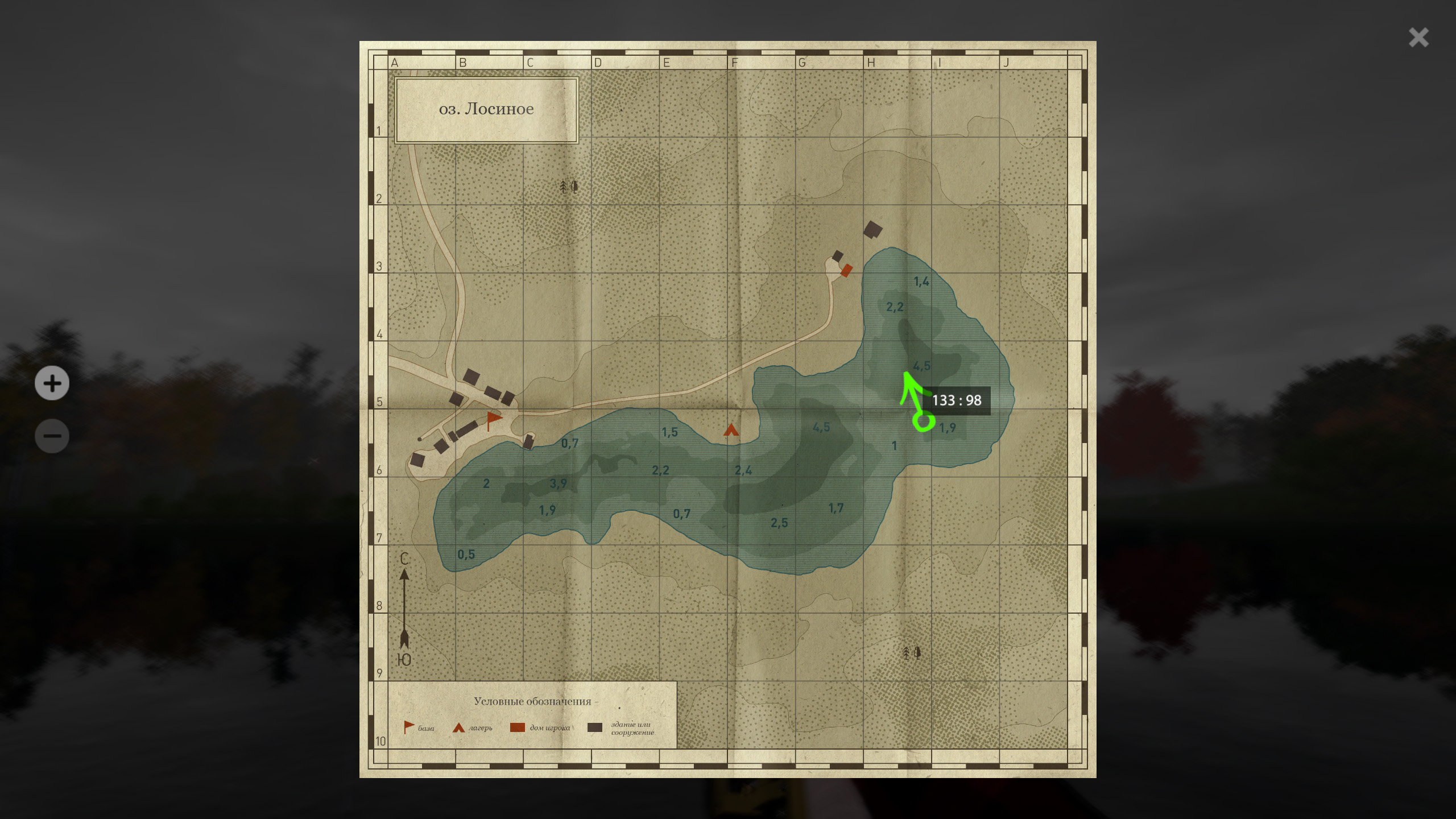Close the map with the X button
This screenshot has width=1456, height=819.
1418,38
